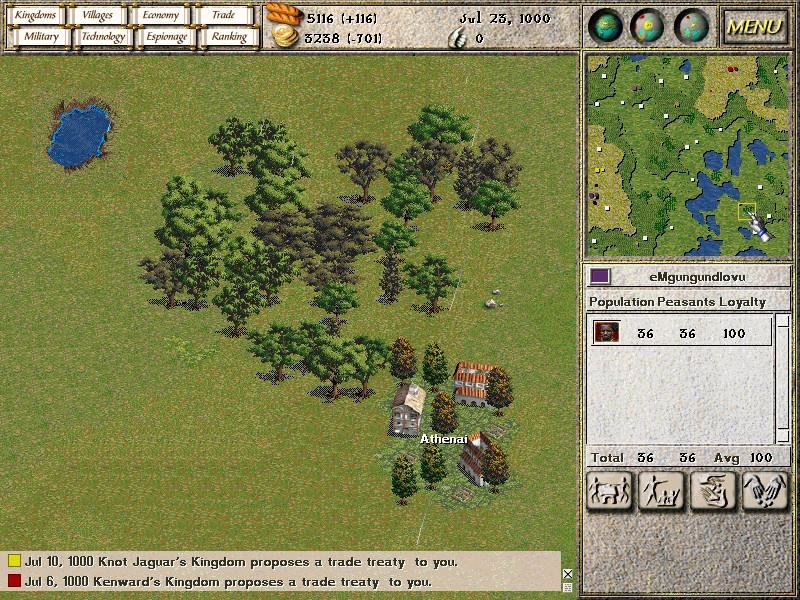Open the Economy report scroll

click(160, 15)
